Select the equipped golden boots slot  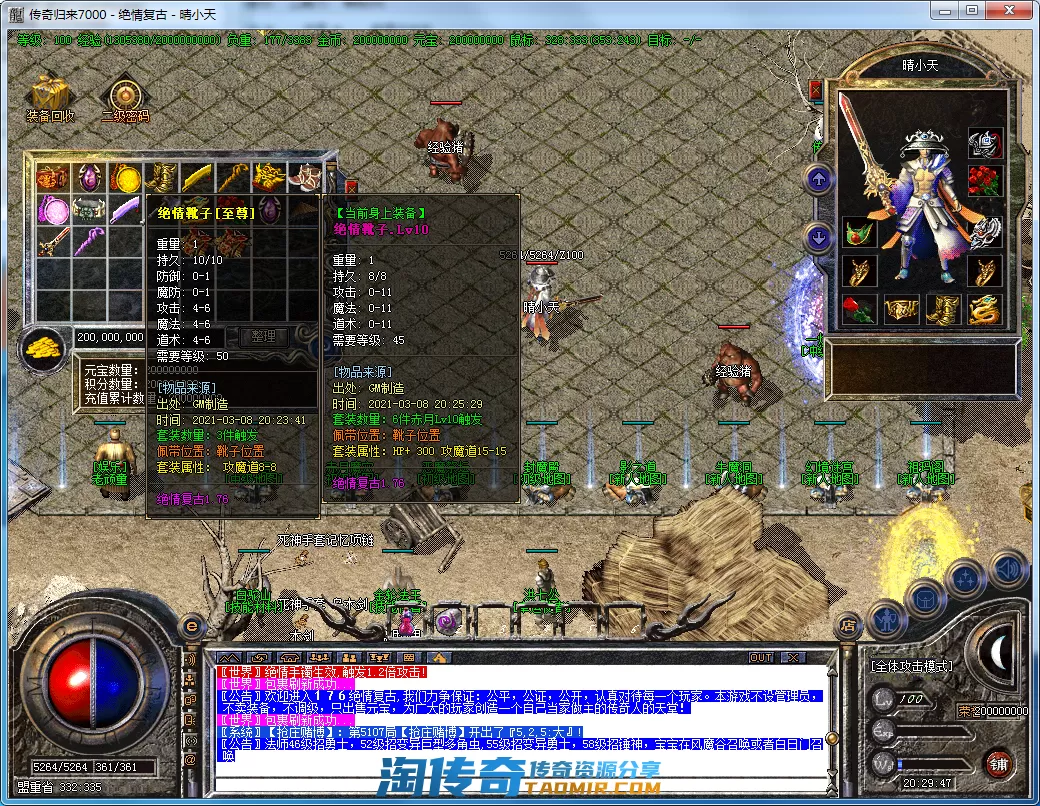pos(943,309)
